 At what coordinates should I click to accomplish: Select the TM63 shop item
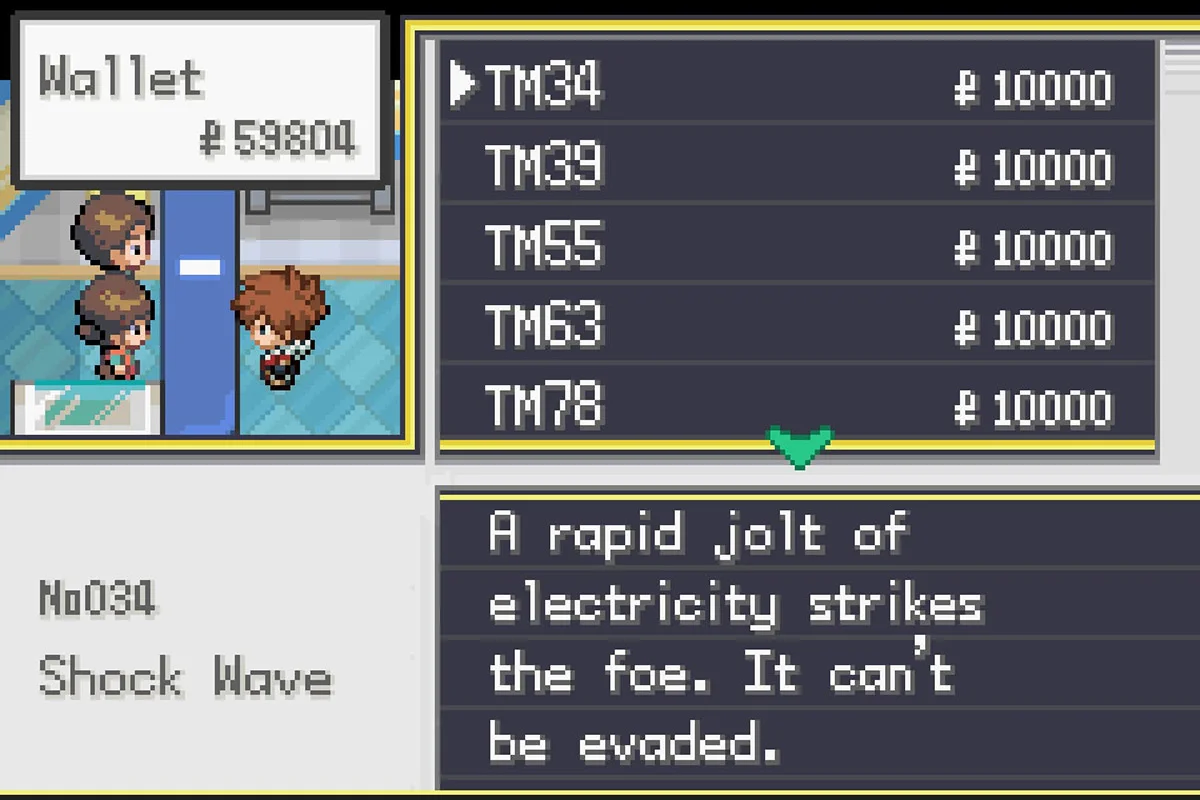[544, 326]
